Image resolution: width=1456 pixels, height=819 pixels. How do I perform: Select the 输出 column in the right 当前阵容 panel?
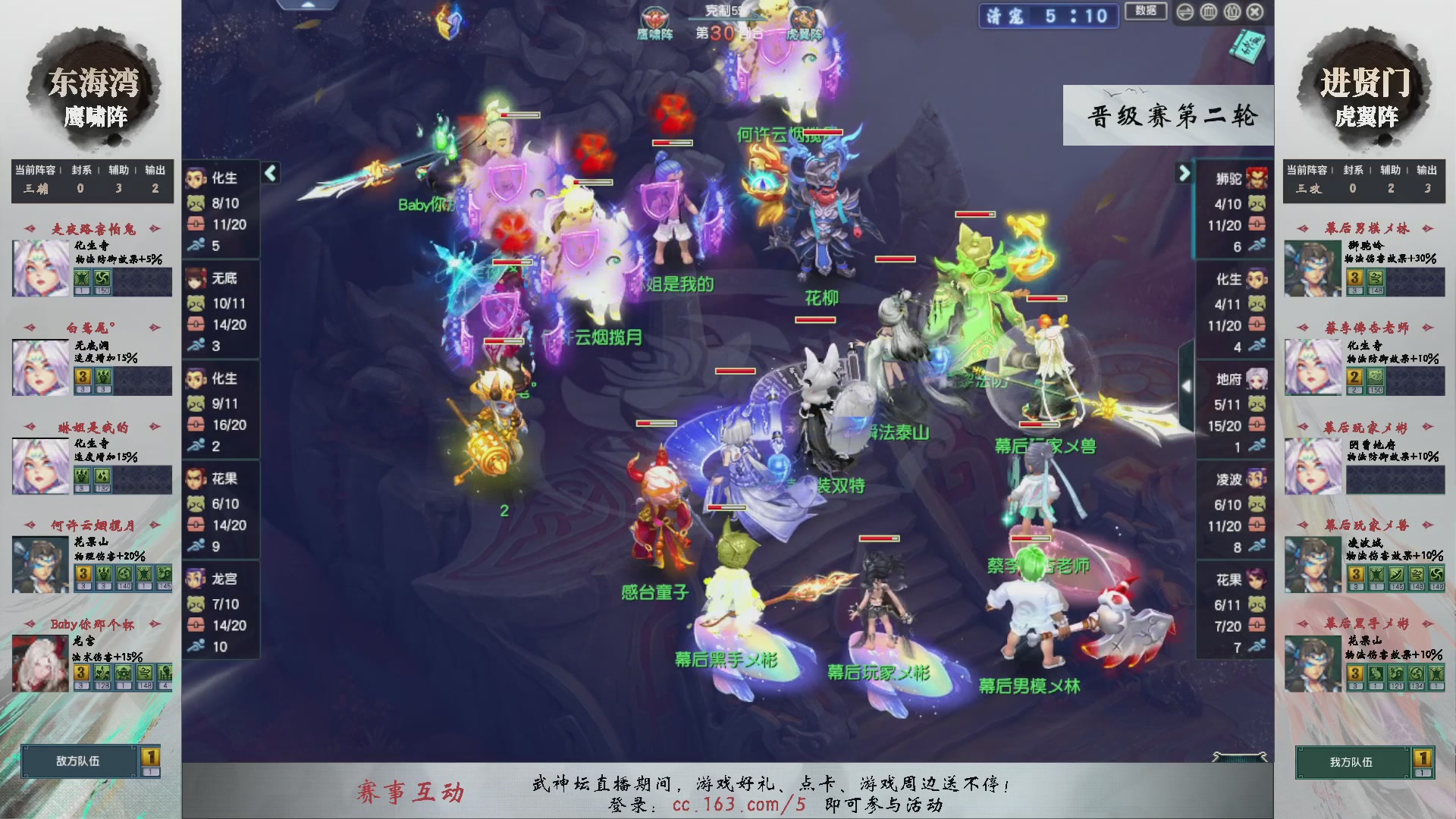click(1426, 171)
